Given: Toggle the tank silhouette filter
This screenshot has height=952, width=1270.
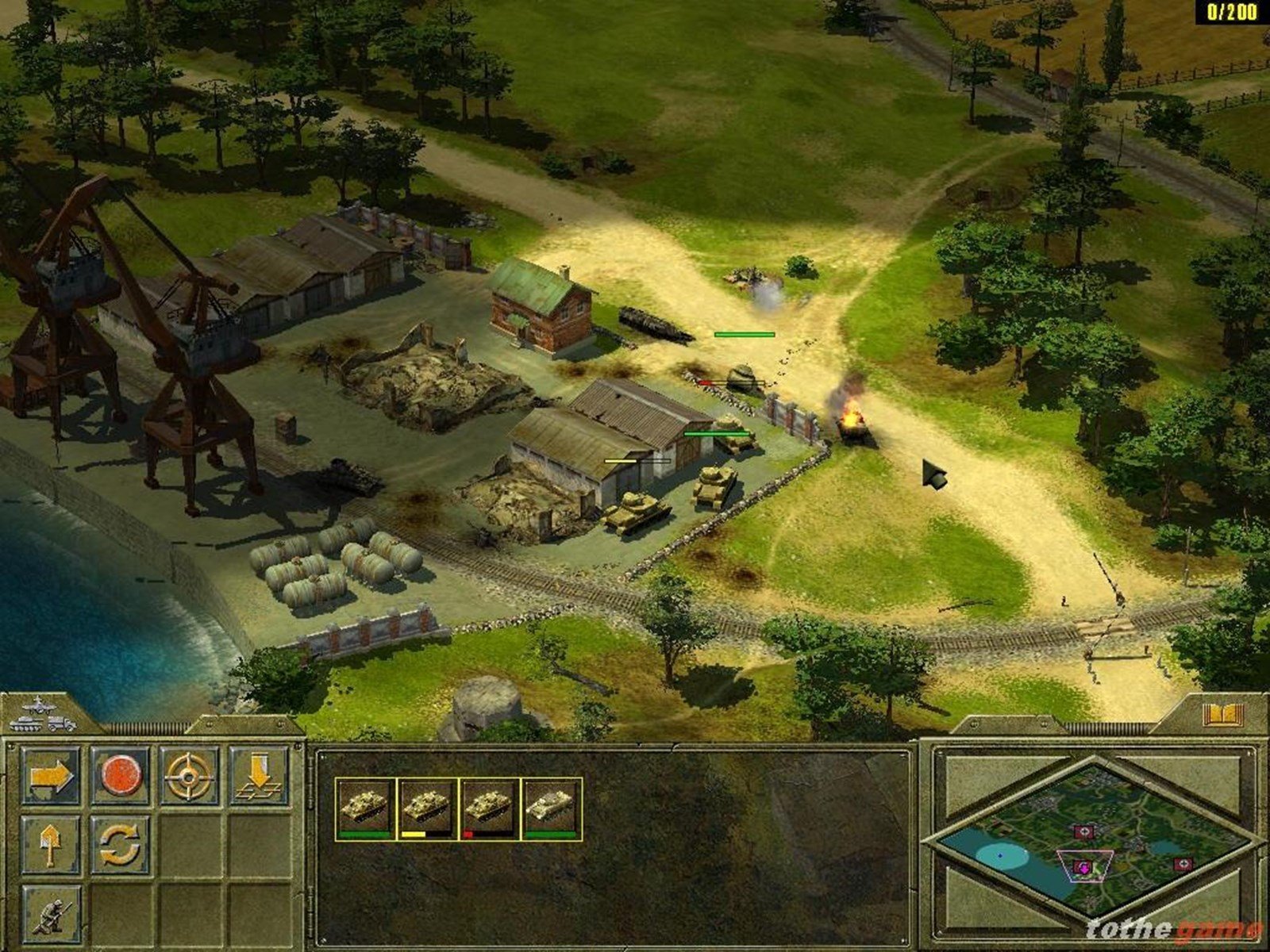Looking at the screenshot, I should click(25, 724).
